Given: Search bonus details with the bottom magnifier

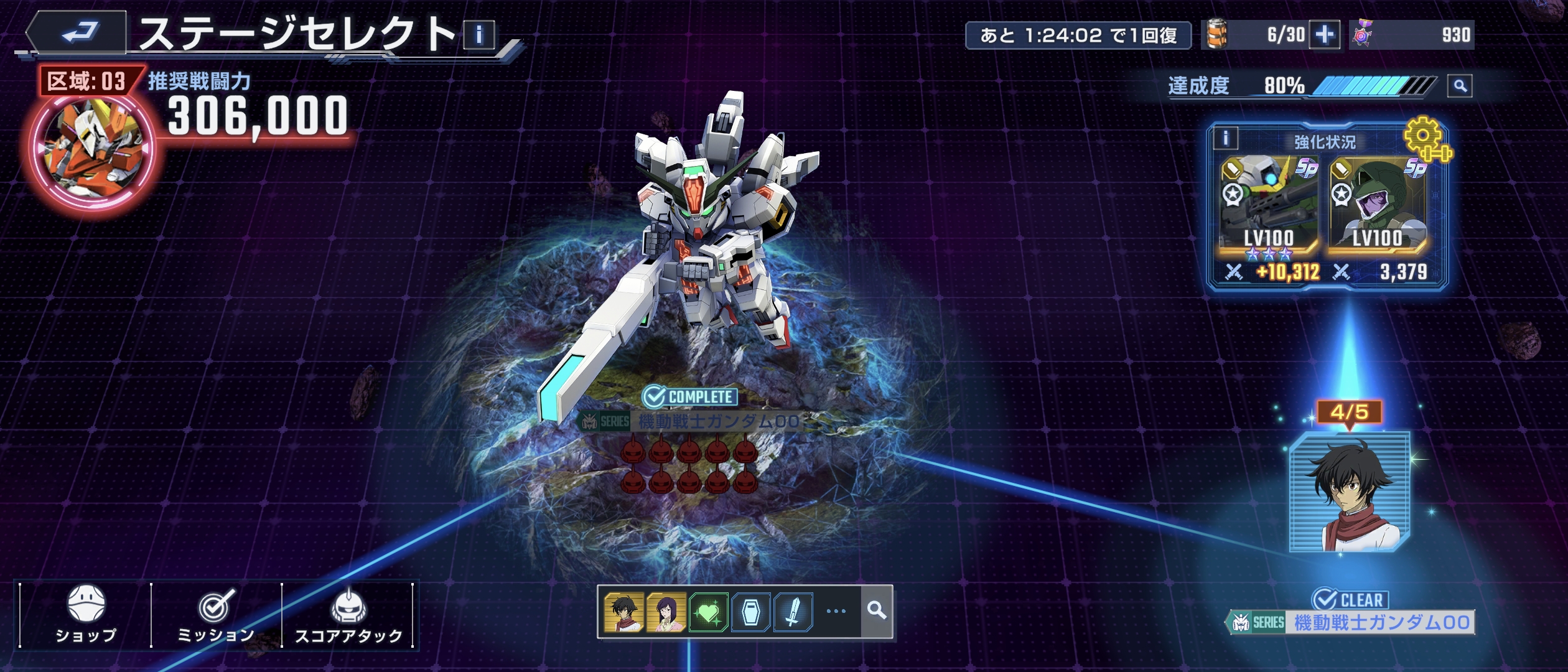Looking at the screenshot, I should 877,611.
